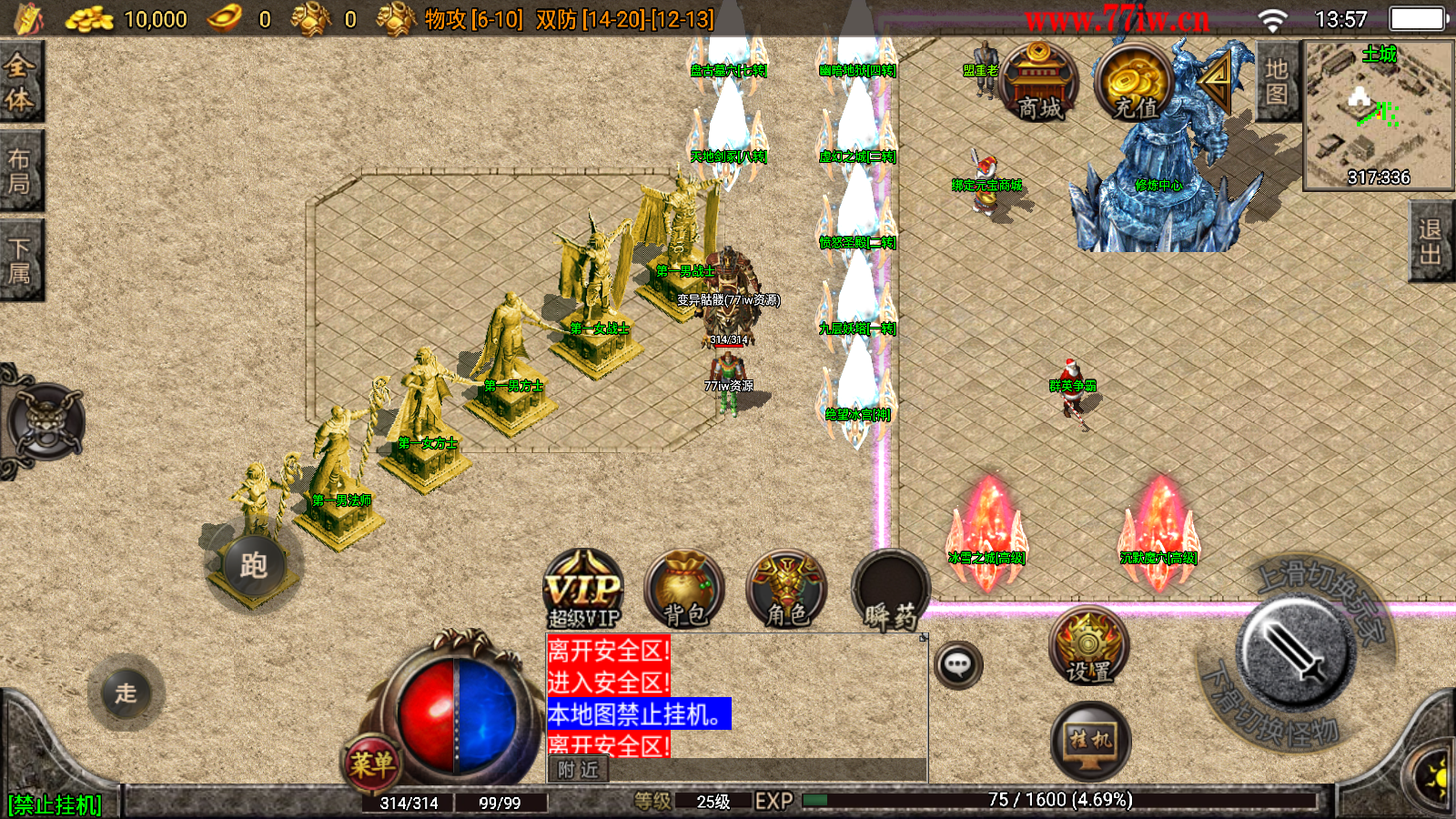Open the 设置 settings icon
The width and height of the screenshot is (1456, 819).
click(1088, 648)
